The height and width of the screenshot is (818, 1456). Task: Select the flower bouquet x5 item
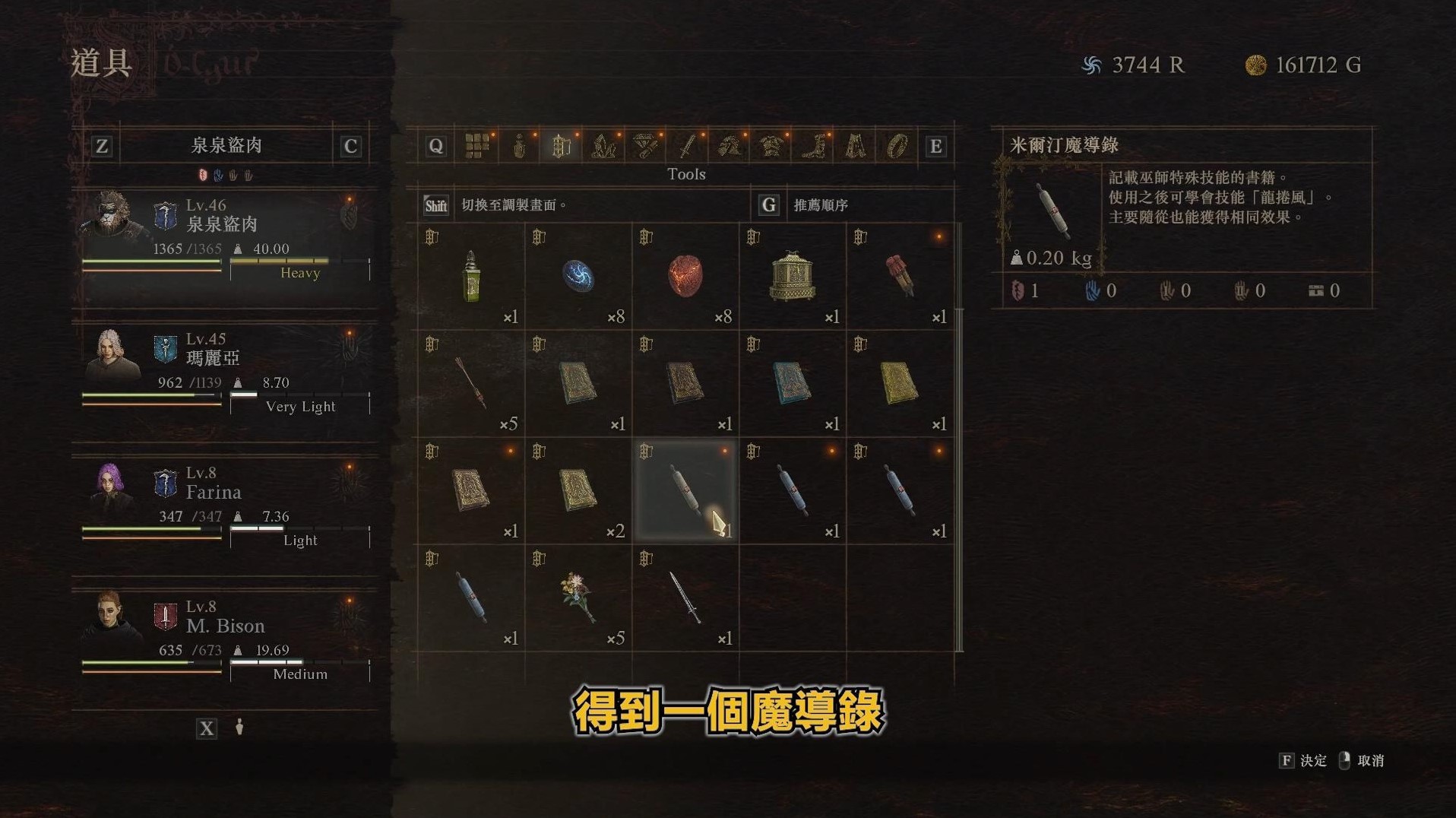pos(578,597)
